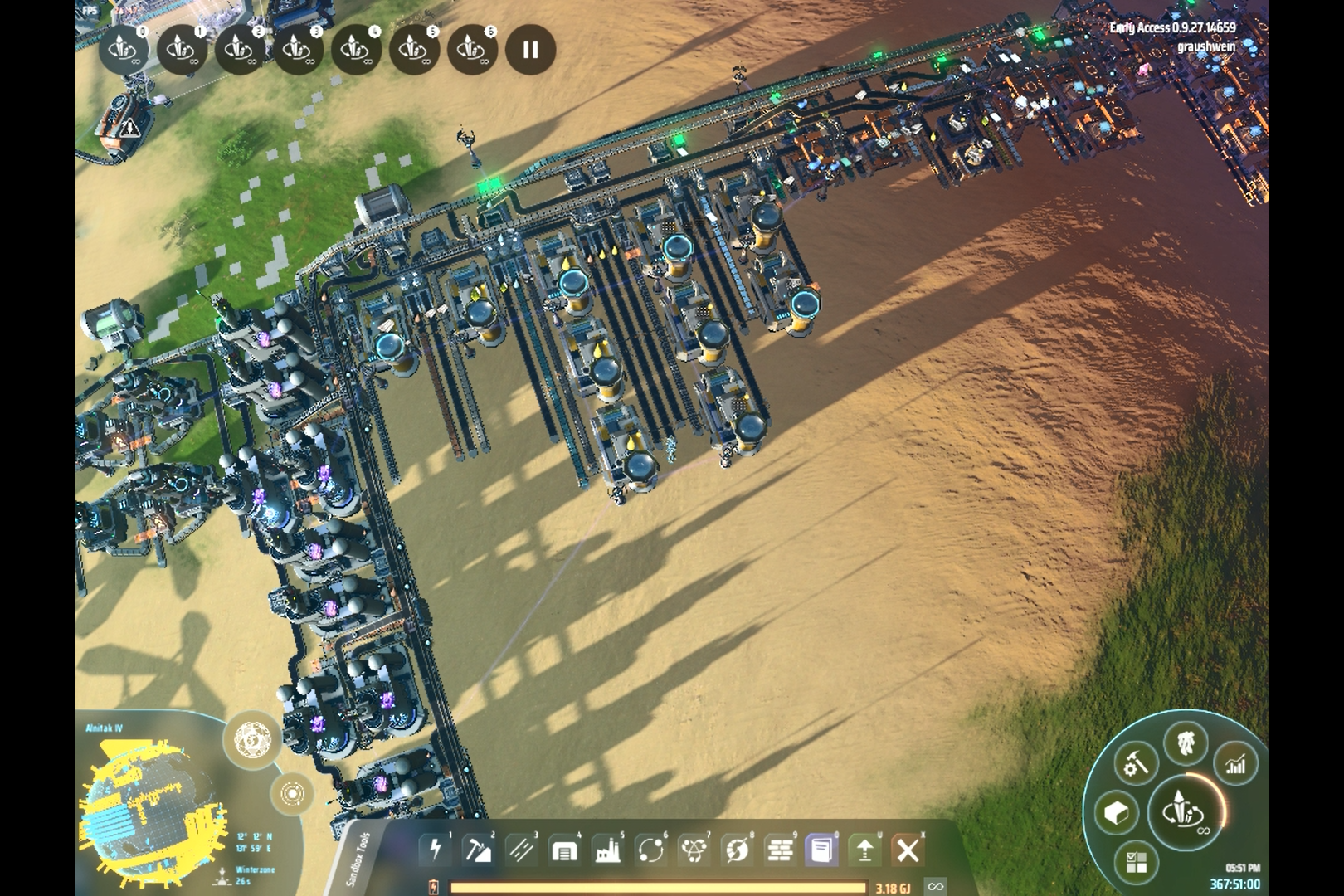Show the production statistics chart panel
The width and height of the screenshot is (1344, 896).
coord(1235,764)
